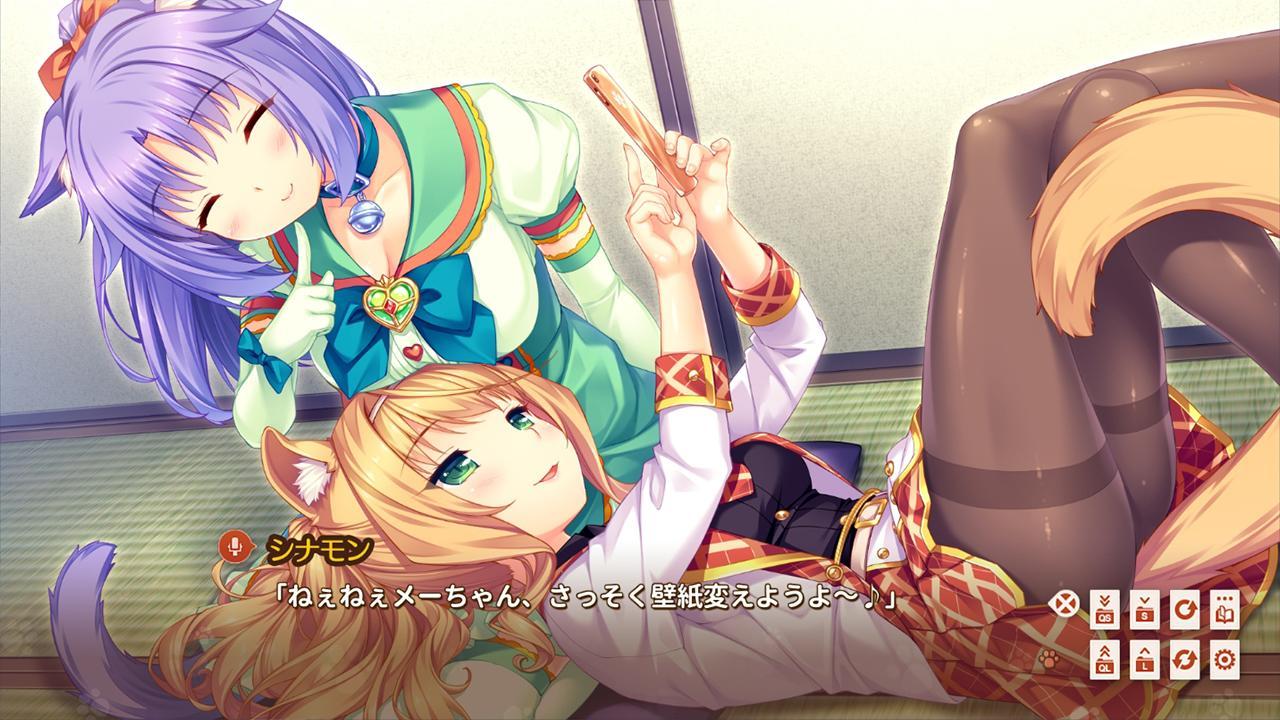Quick load using the QL folder icon
This screenshot has height=720, width=1280.
(1105, 661)
